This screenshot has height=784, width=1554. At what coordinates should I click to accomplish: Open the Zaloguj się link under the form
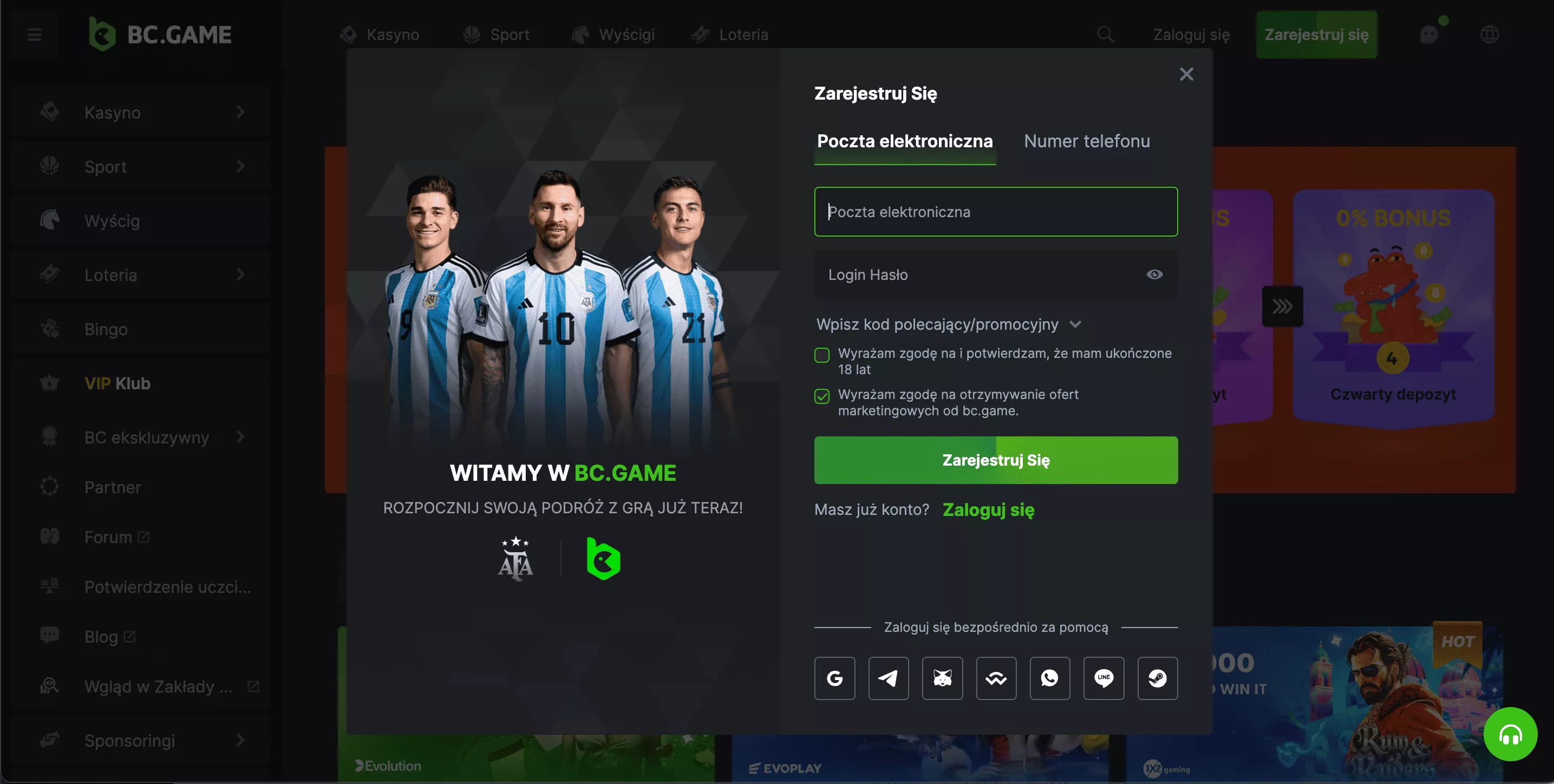coord(988,510)
